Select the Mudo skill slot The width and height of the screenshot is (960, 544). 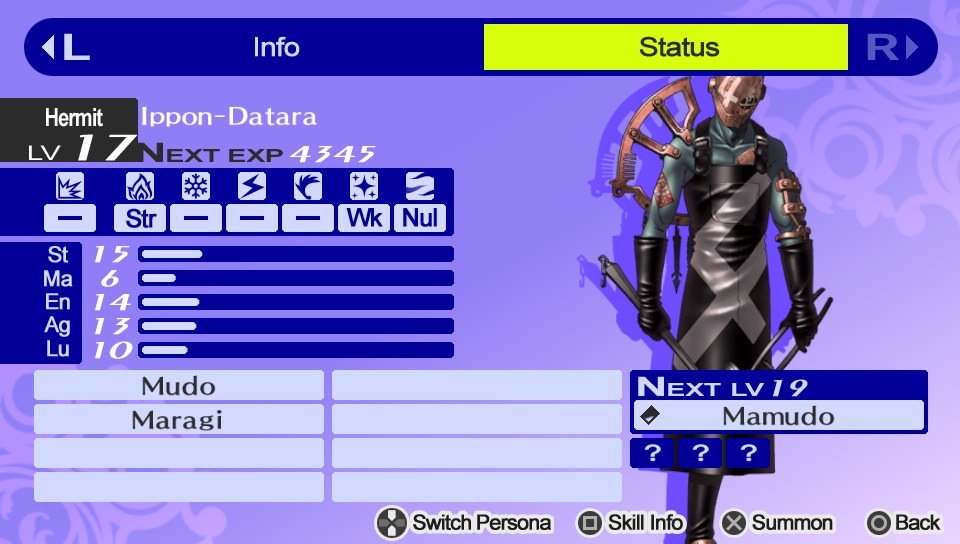click(x=179, y=385)
